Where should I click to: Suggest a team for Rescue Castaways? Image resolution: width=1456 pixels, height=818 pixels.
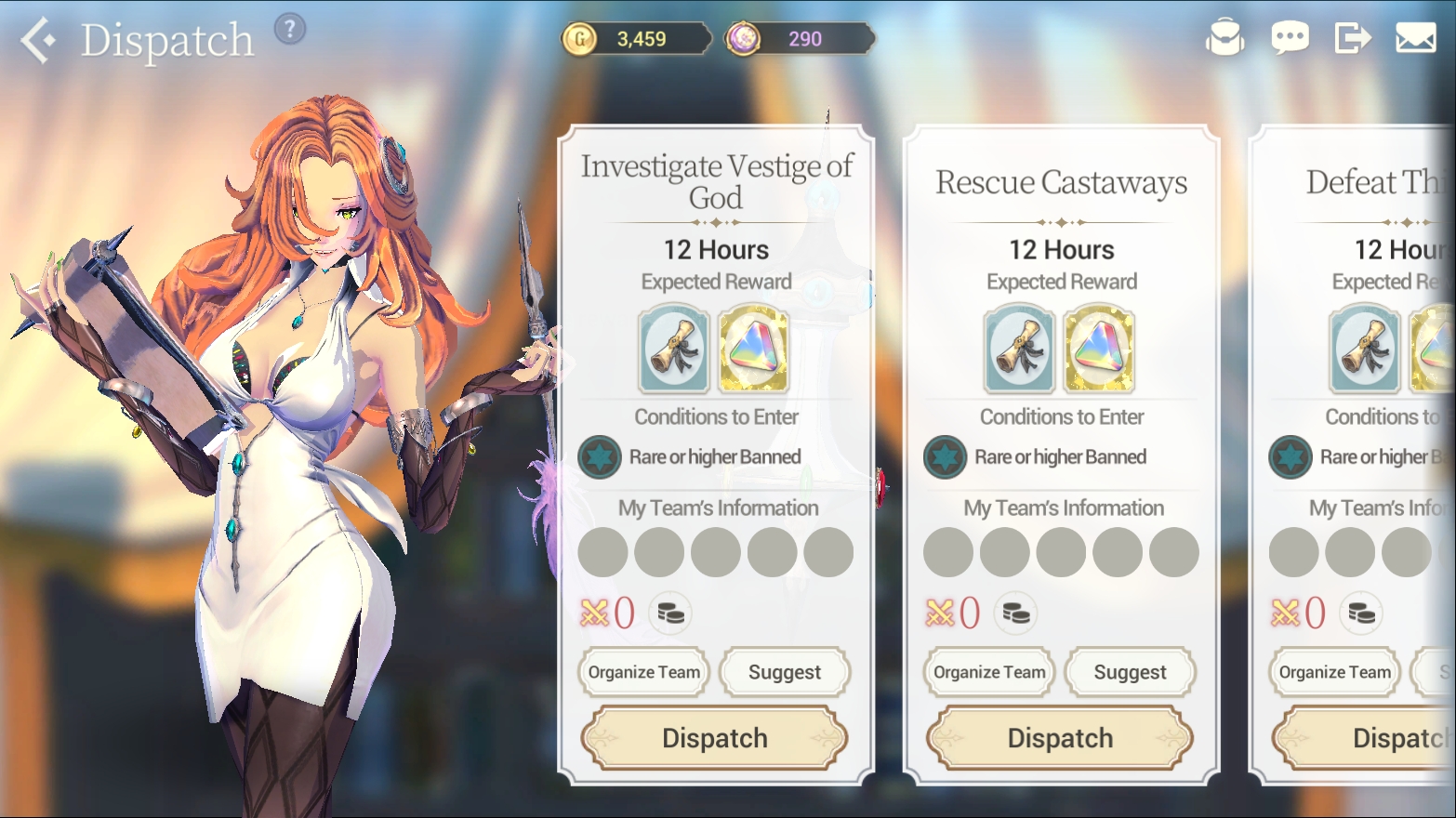[1130, 672]
